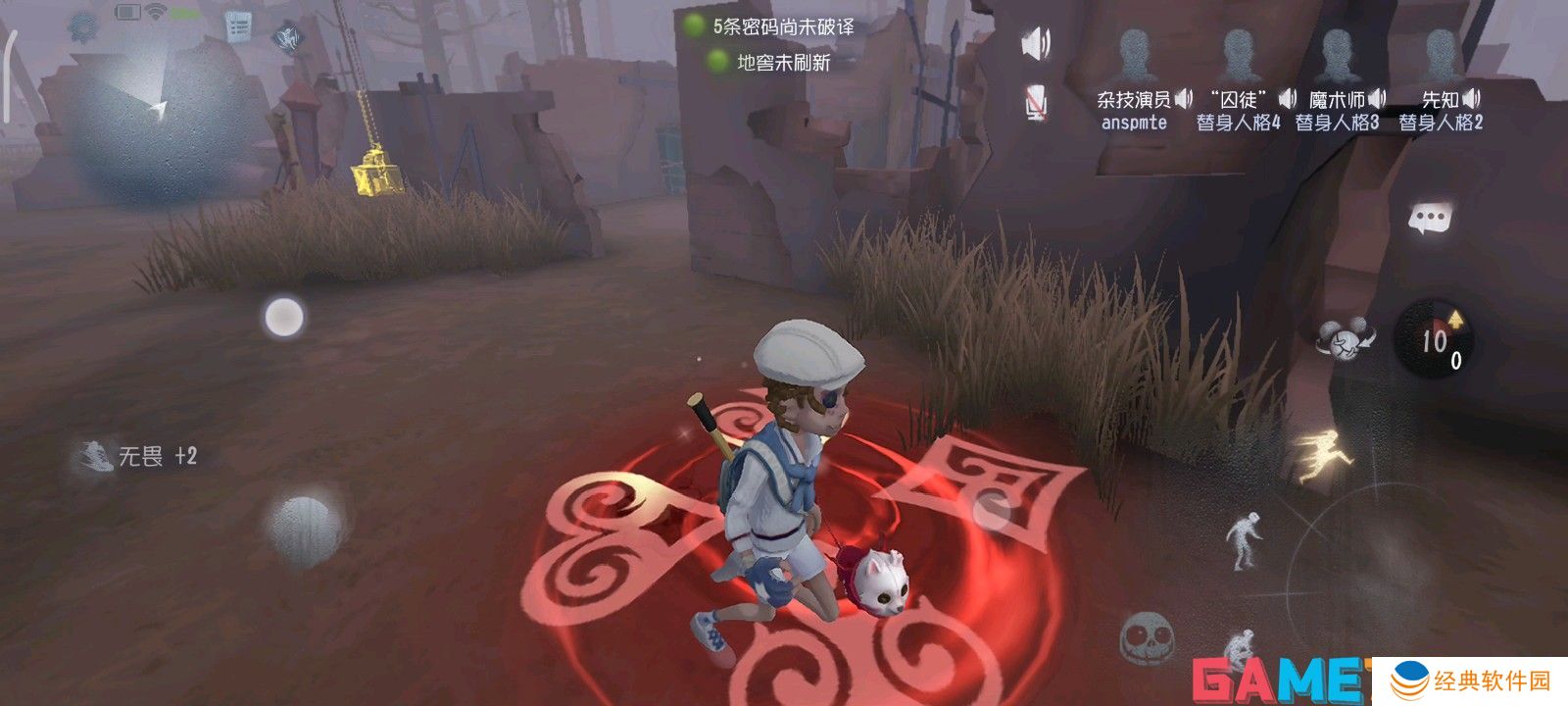
Task: Open the checklist notes icon
Action: coord(237,26)
